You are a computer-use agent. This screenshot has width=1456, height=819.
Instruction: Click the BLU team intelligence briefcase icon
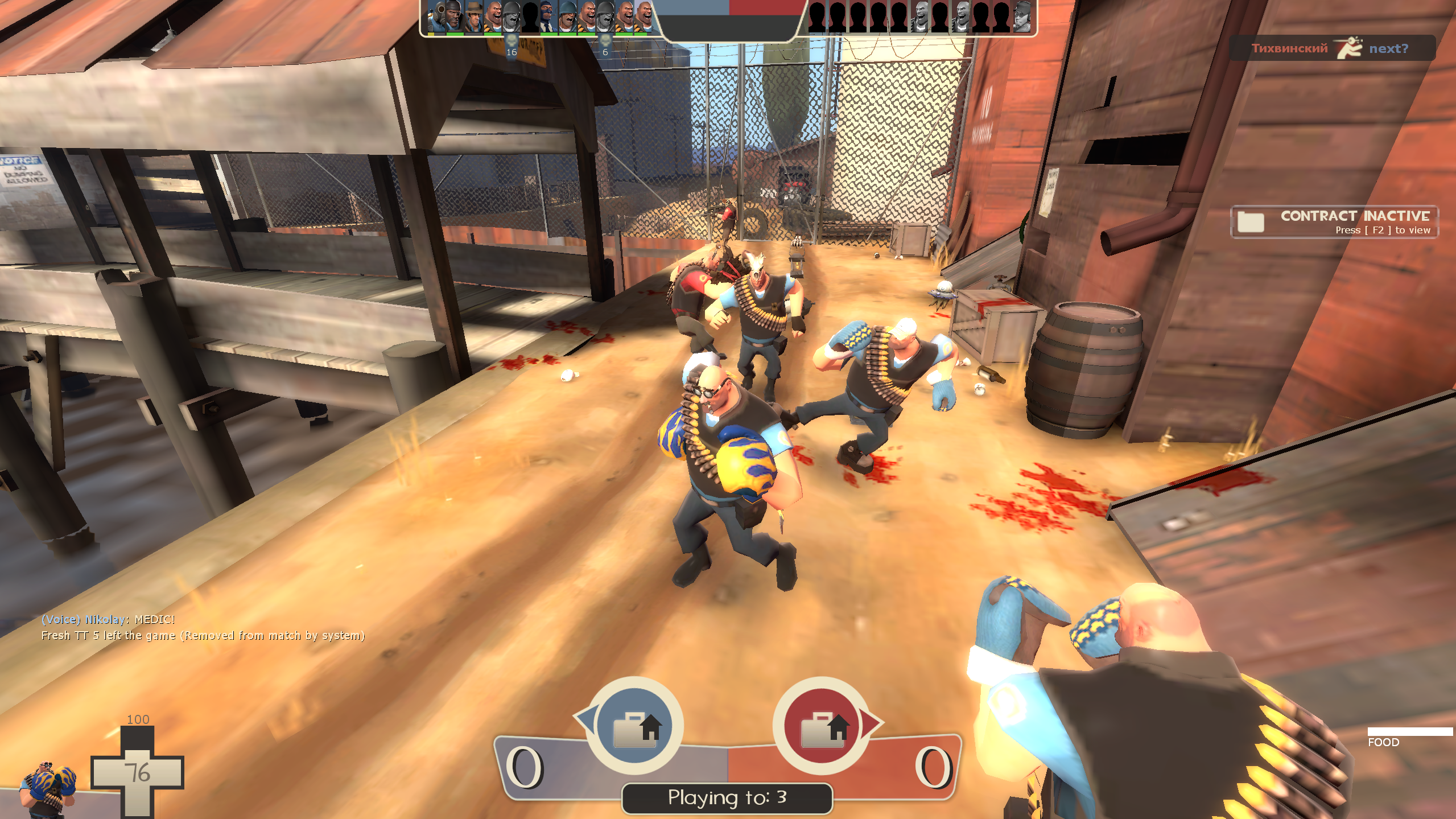pos(635,726)
